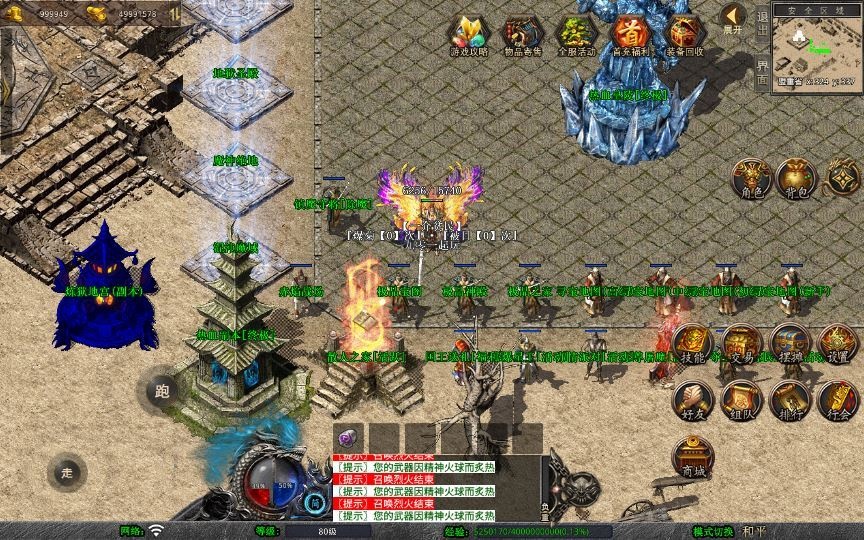
Task: Open the 首充福利 first-recharge bonus icon
Action: (630, 35)
